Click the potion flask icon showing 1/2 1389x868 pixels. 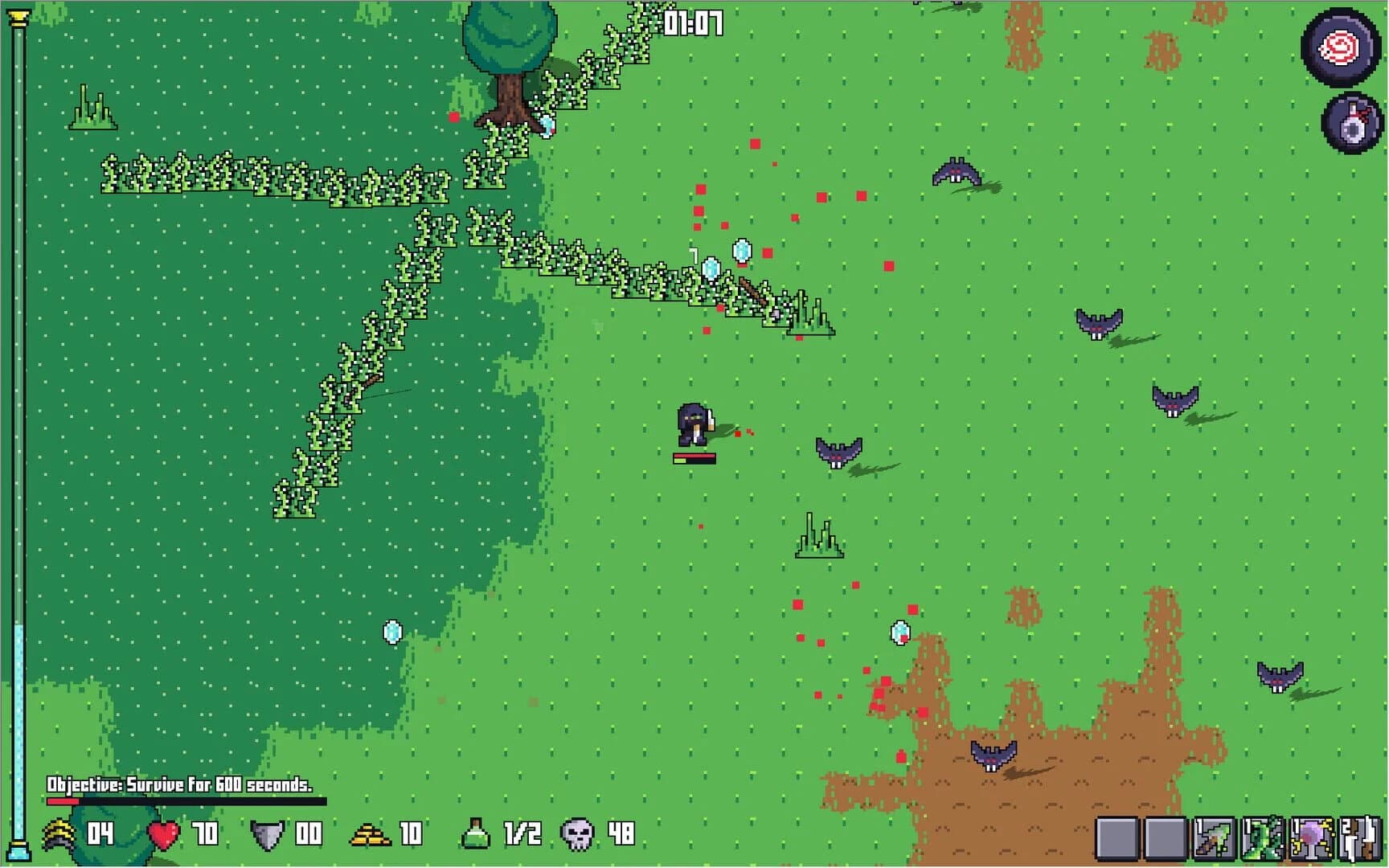pyautogui.click(x=474, y=833)
